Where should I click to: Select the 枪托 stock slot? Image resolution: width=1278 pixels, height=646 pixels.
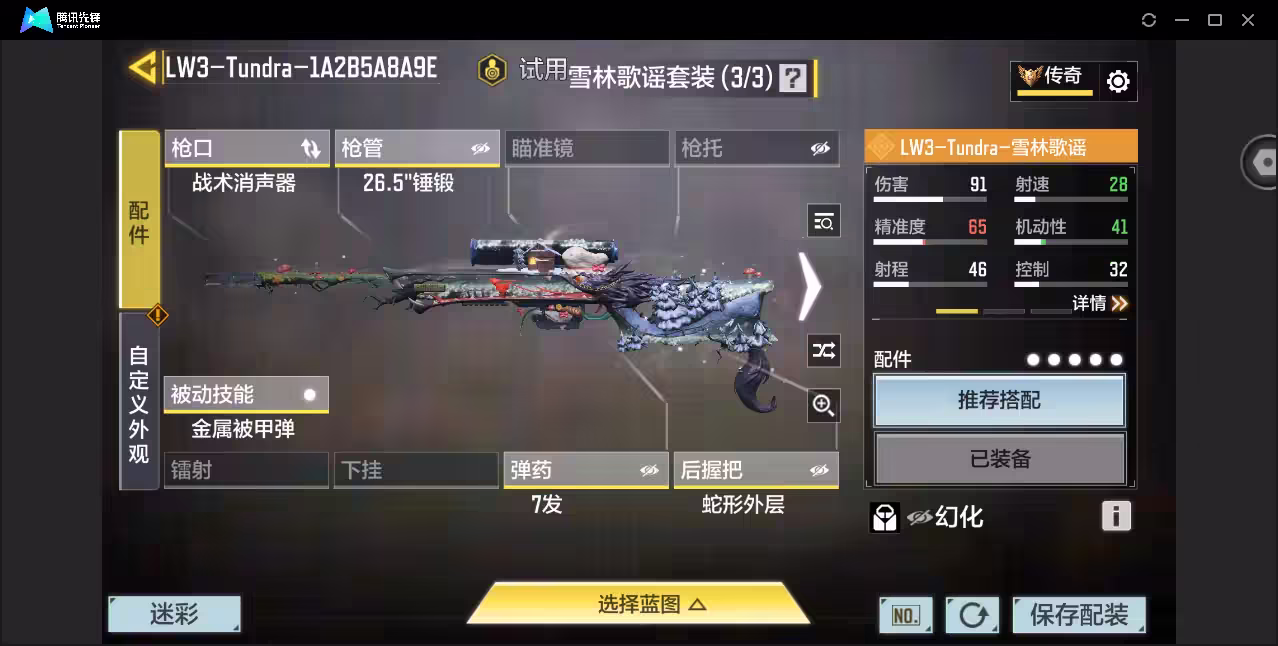756,149
